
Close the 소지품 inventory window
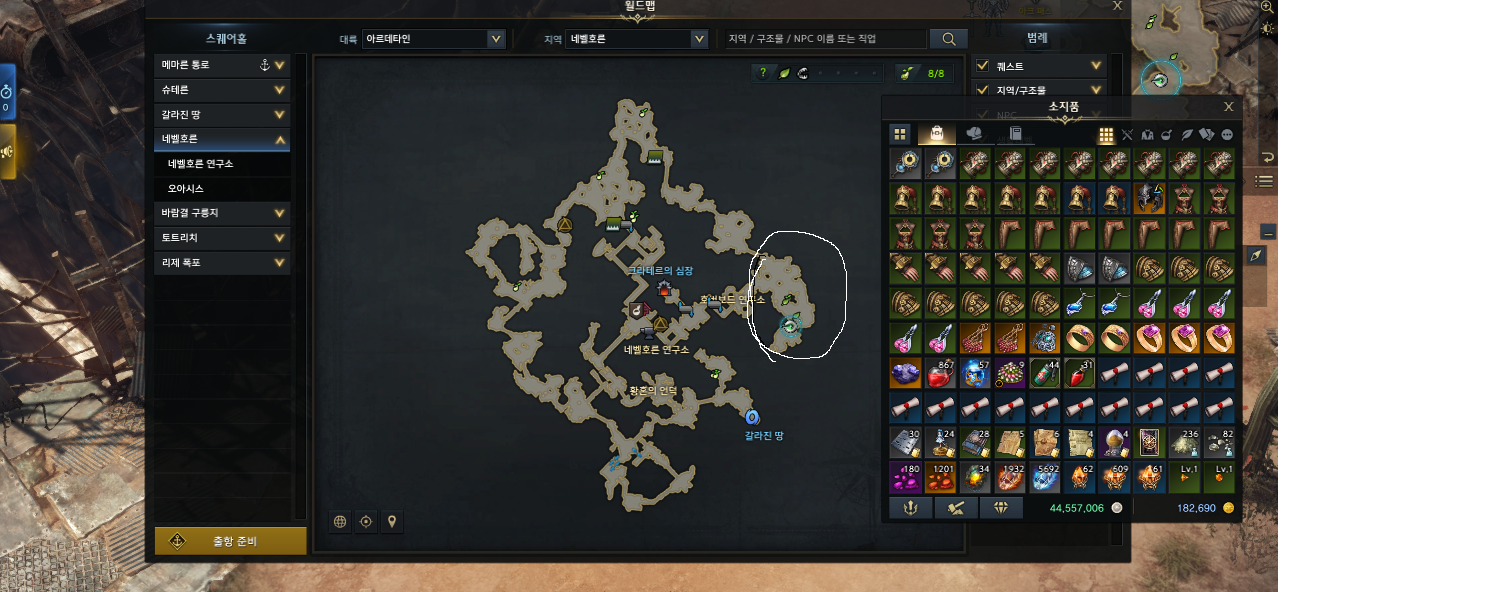tap(1229, 107)
